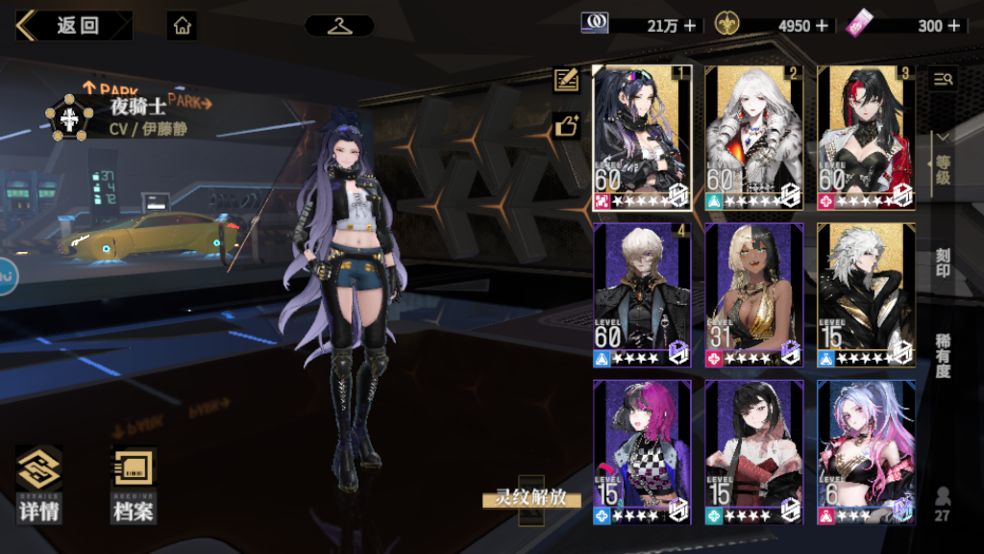Screen dimensions: 984x554
Task: Go back using the 返回 button
Action: tap(73, 26)
